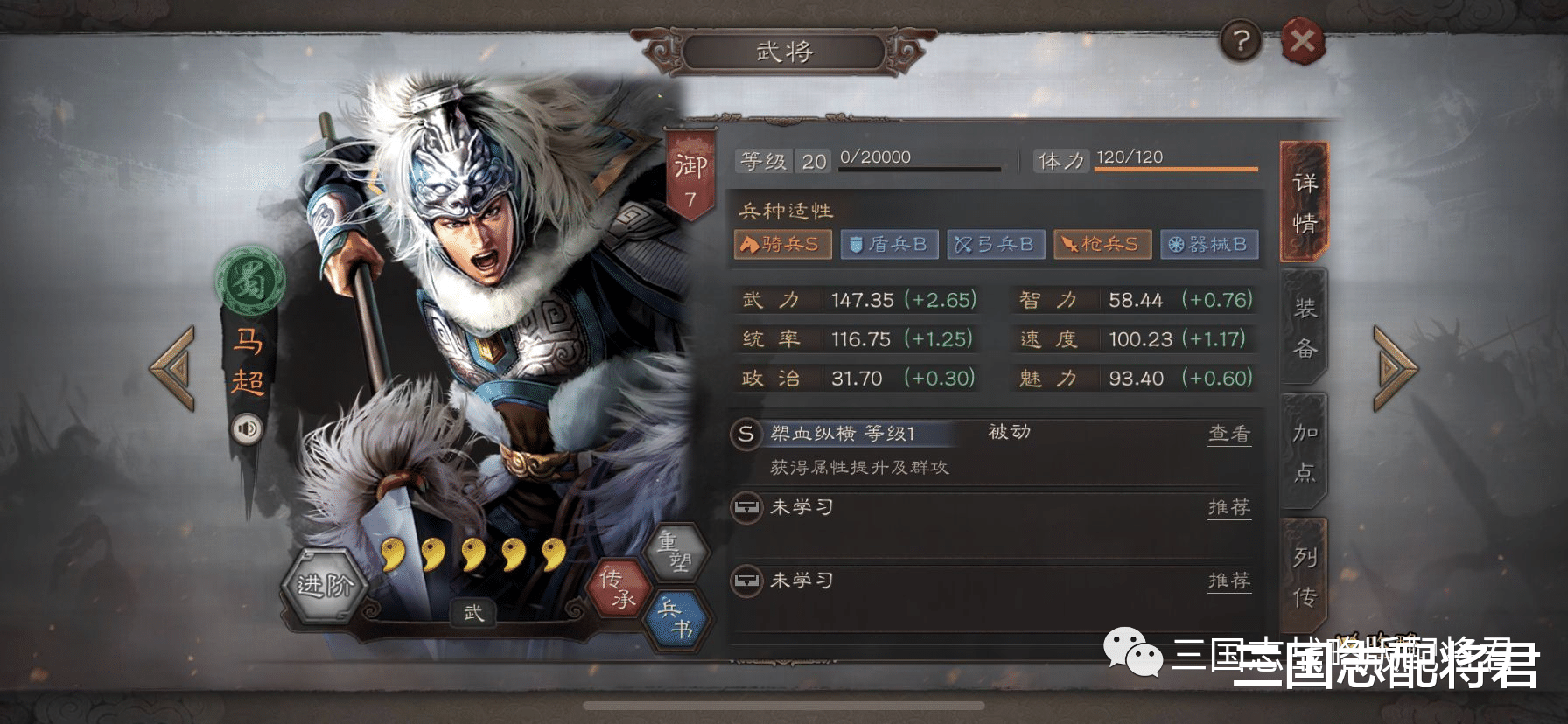Click the 查看 link for the S skill
Screen dimensions: 1568x724
pyautogui.click(x=1229, y=432)
